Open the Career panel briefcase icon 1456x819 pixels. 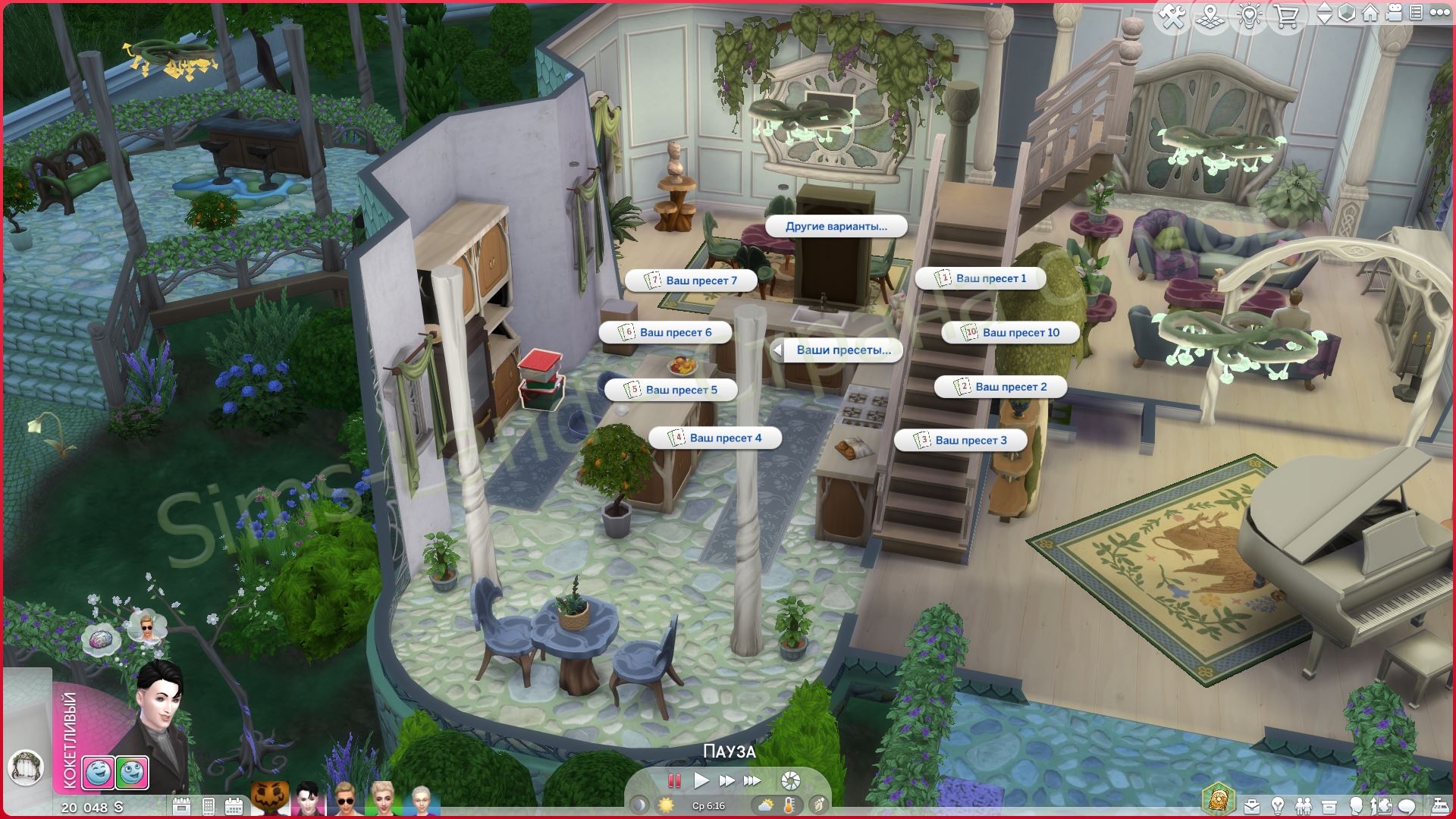tap(1251, 805)
